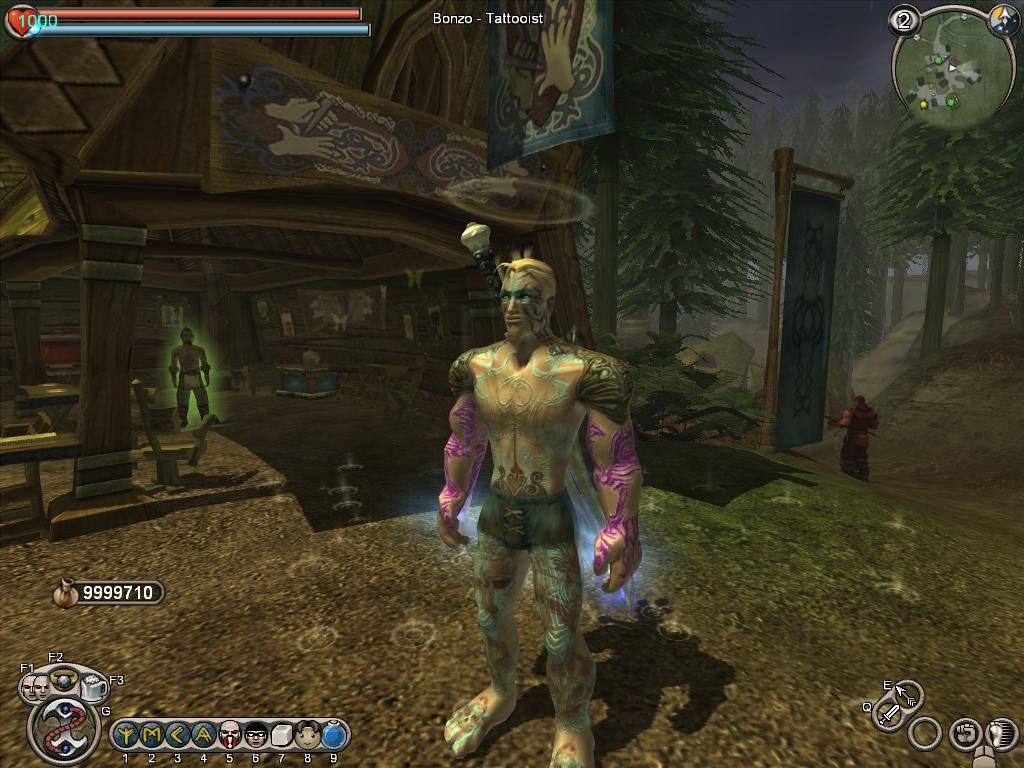The image size is (1024, 768).
Task: Select the gemmed ring quick slot
Action: click(x=64, y=680)
